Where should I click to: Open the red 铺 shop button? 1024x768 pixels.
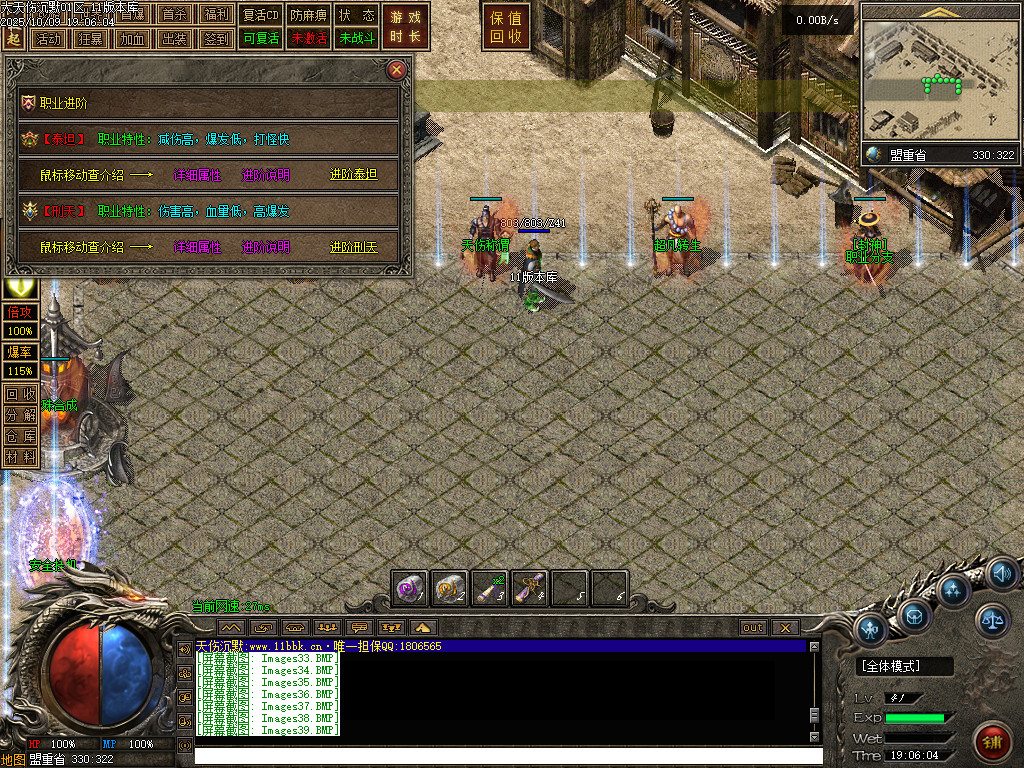[x=990, y=742]
